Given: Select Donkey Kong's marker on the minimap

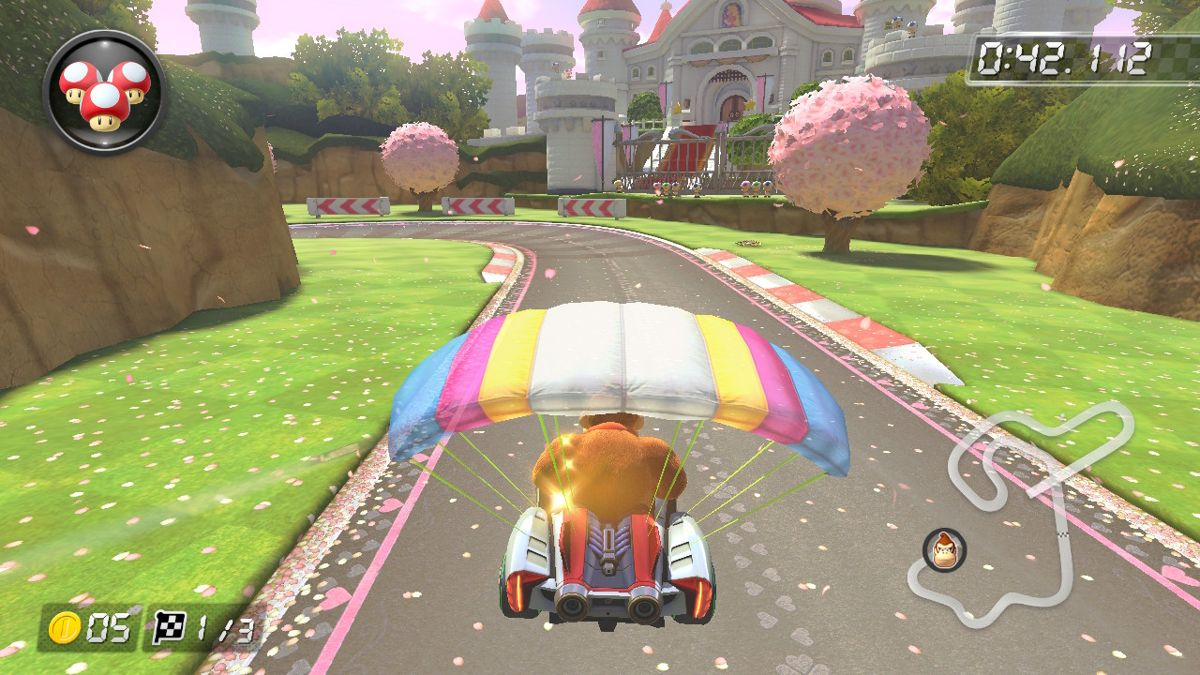Looking at the screenshot, I should pyautogui.click(x=943, y=550).
